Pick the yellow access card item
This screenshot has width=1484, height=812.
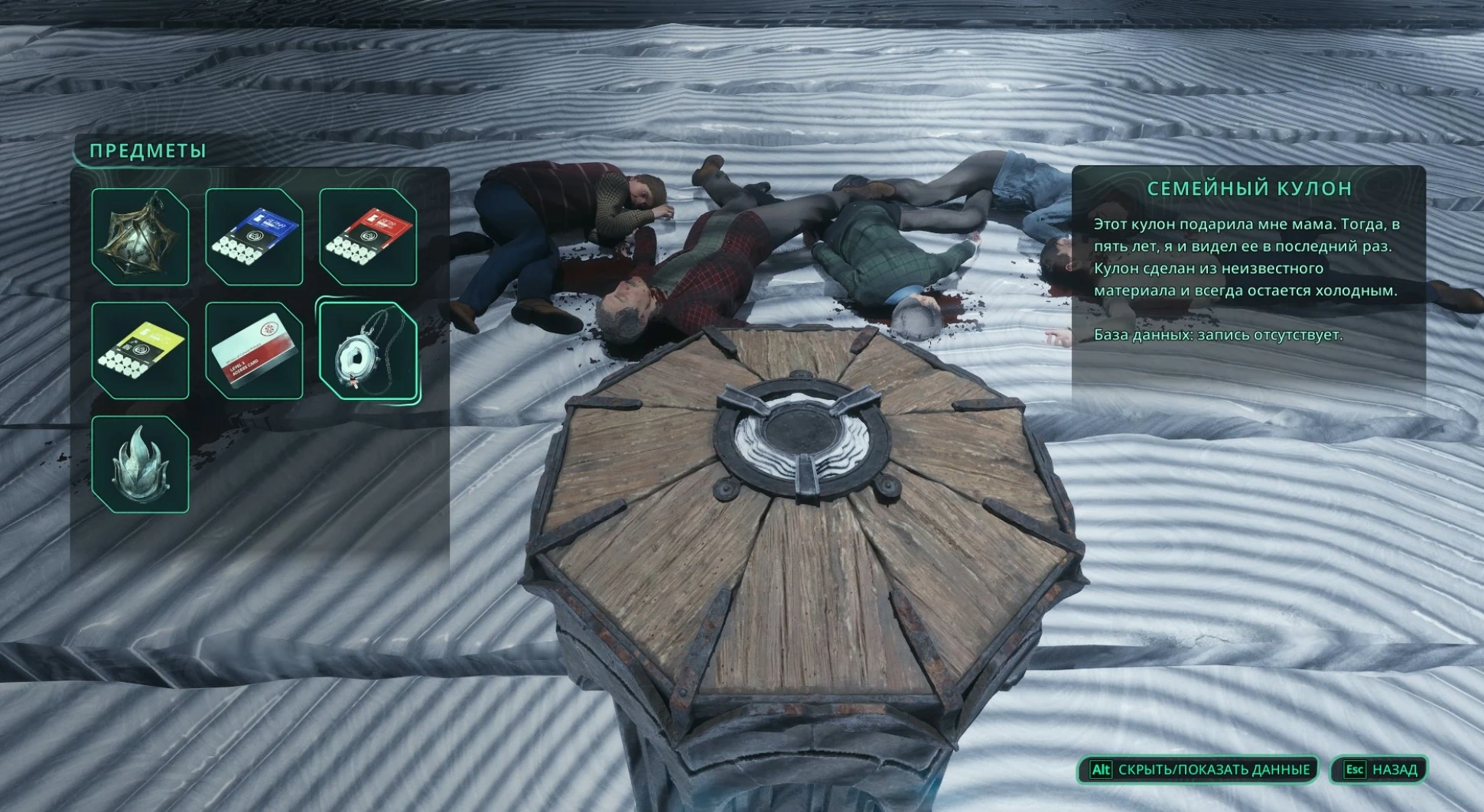coord(140,350)
